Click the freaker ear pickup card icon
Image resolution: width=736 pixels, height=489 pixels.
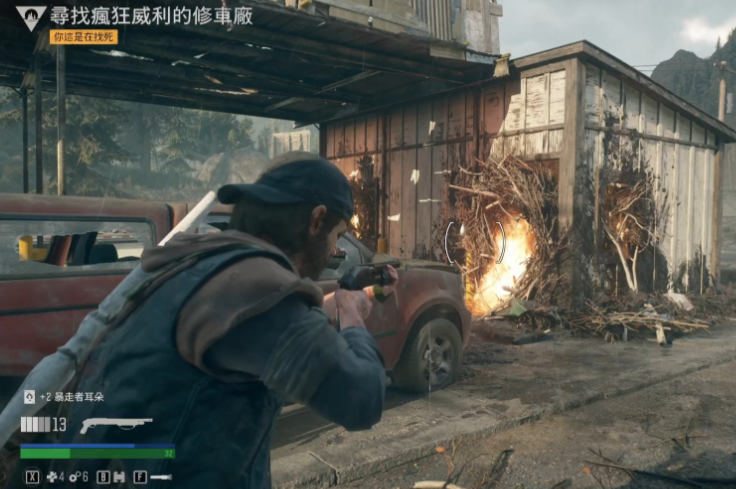(29, 397)
